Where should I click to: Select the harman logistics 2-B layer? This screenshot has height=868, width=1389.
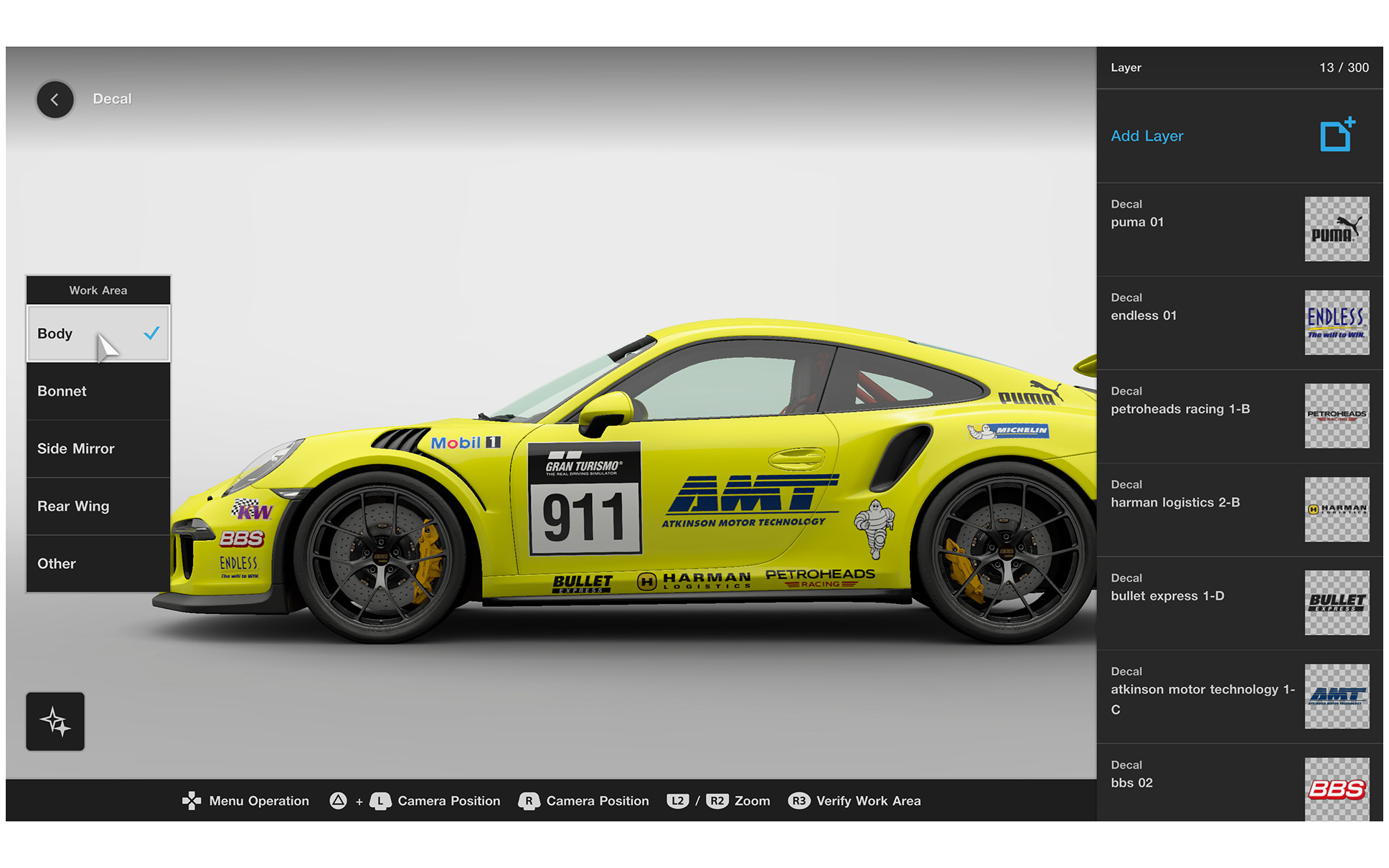pyautogui.click(x=1238, y=509)
